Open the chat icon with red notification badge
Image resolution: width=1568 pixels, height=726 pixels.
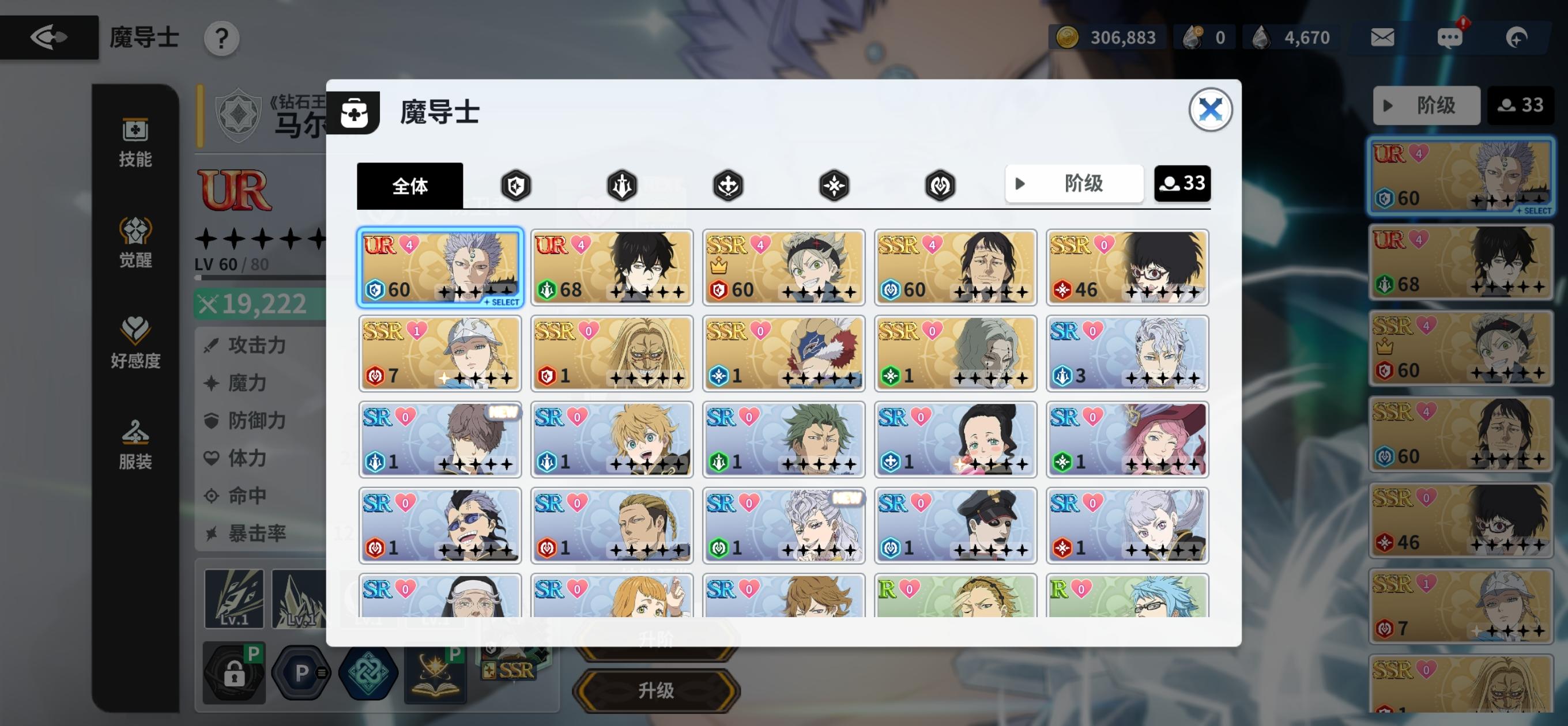[x=1450, y=37]
